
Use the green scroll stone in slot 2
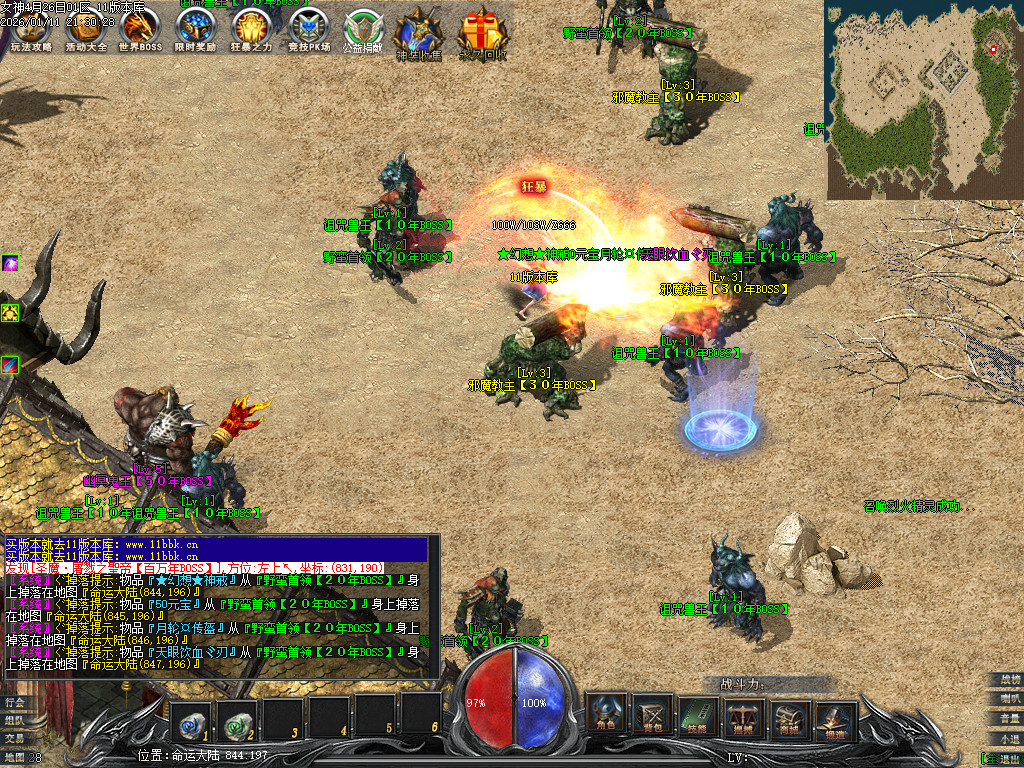[x=236, y=717]
